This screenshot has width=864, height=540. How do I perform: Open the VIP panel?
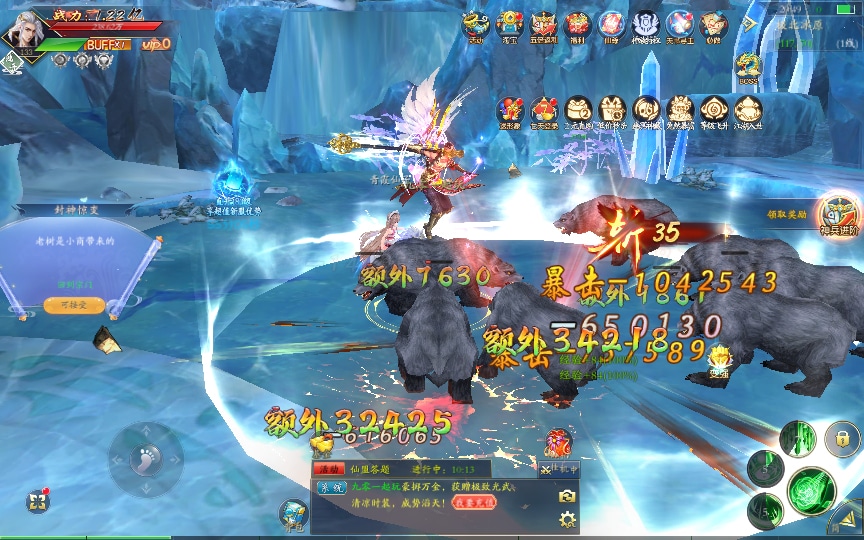[x=155, y=44]
